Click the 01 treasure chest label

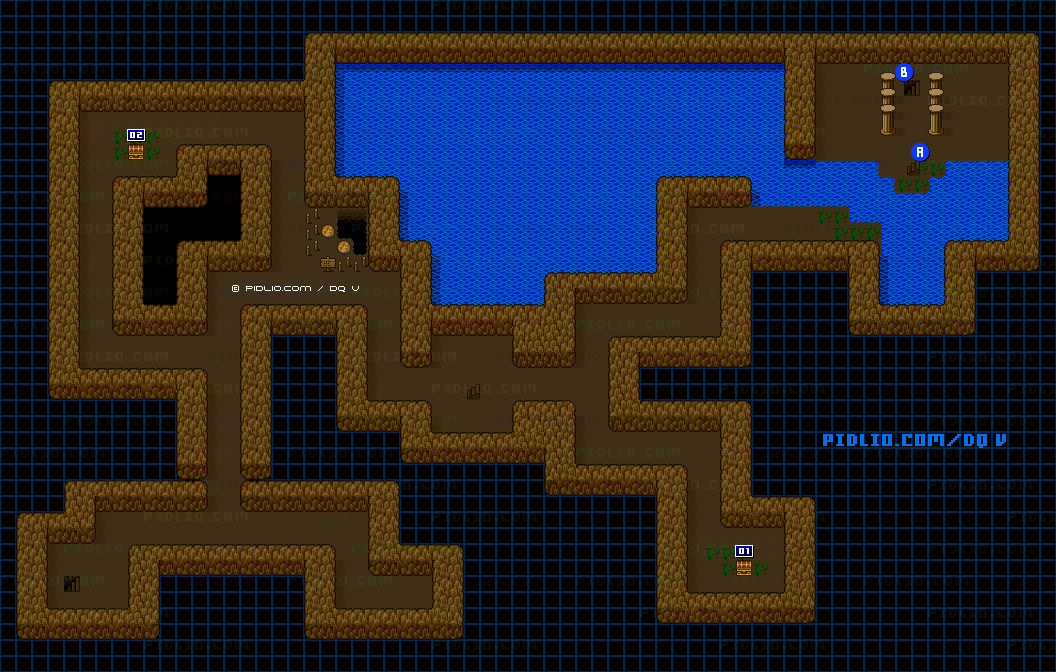pos(743,551)
